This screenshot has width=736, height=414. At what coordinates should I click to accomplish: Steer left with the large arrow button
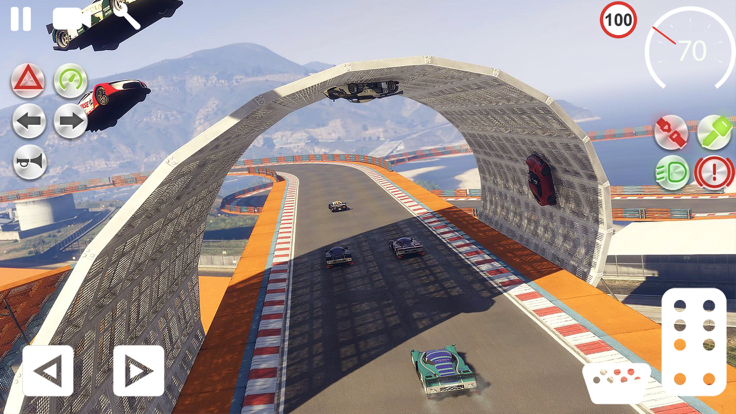coord(48,371)
